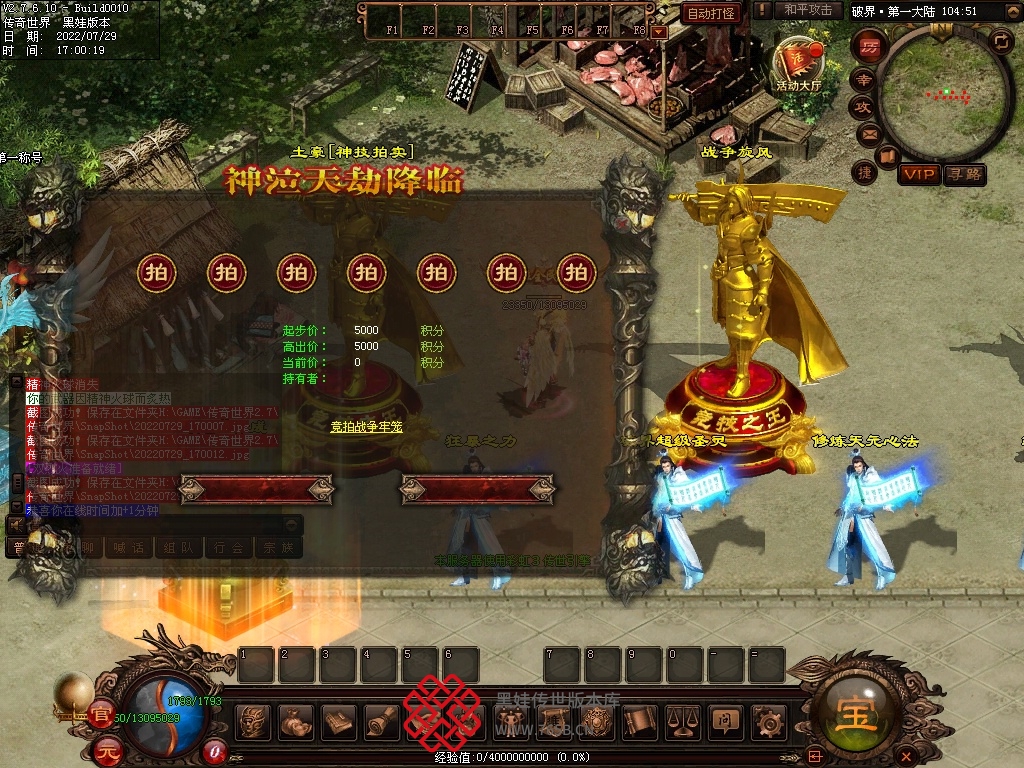The height and width of the screenshot is (768, 1024).
Task: Open the circular minimap
Action: [943, 95]
